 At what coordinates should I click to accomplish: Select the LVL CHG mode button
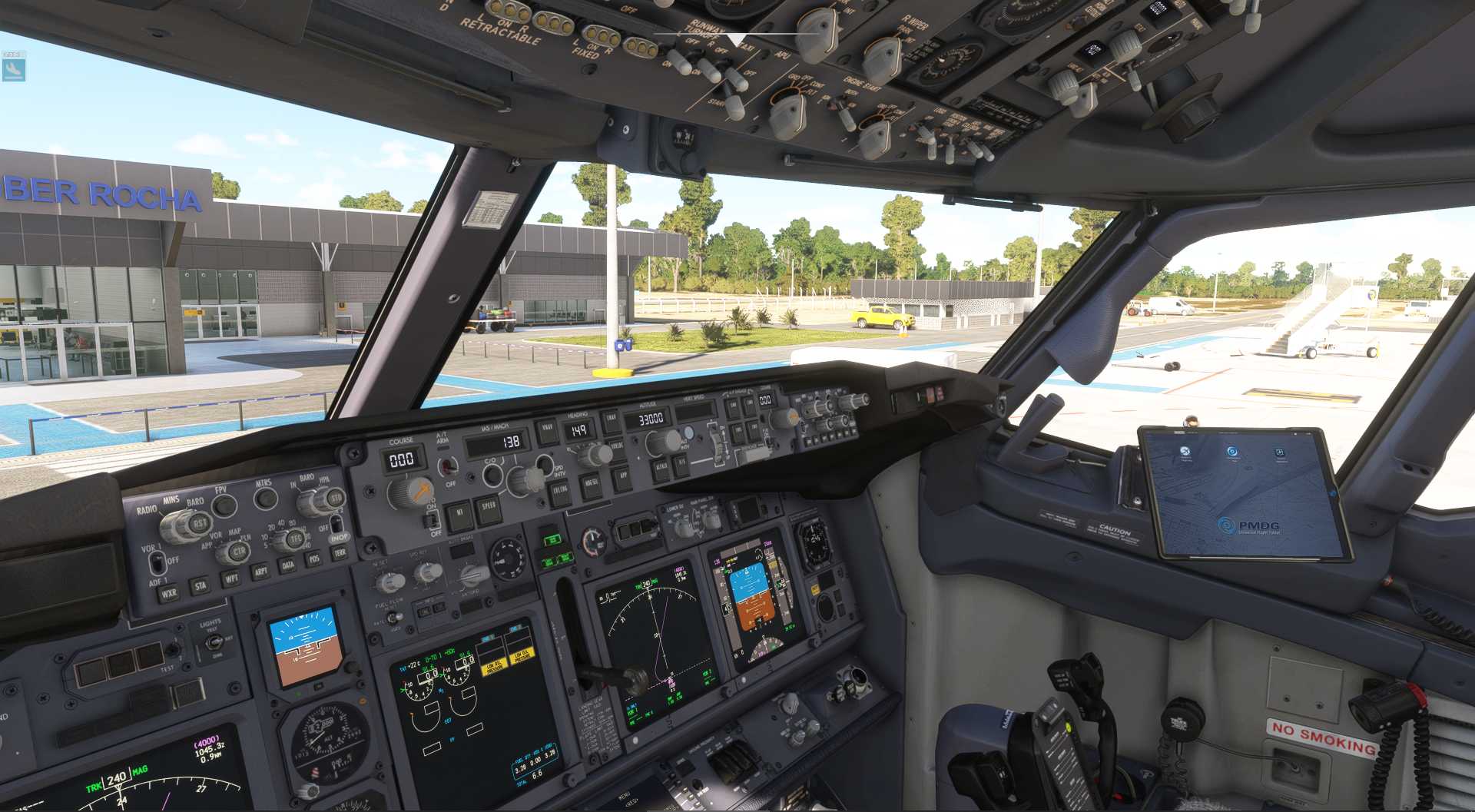(560, 492)
